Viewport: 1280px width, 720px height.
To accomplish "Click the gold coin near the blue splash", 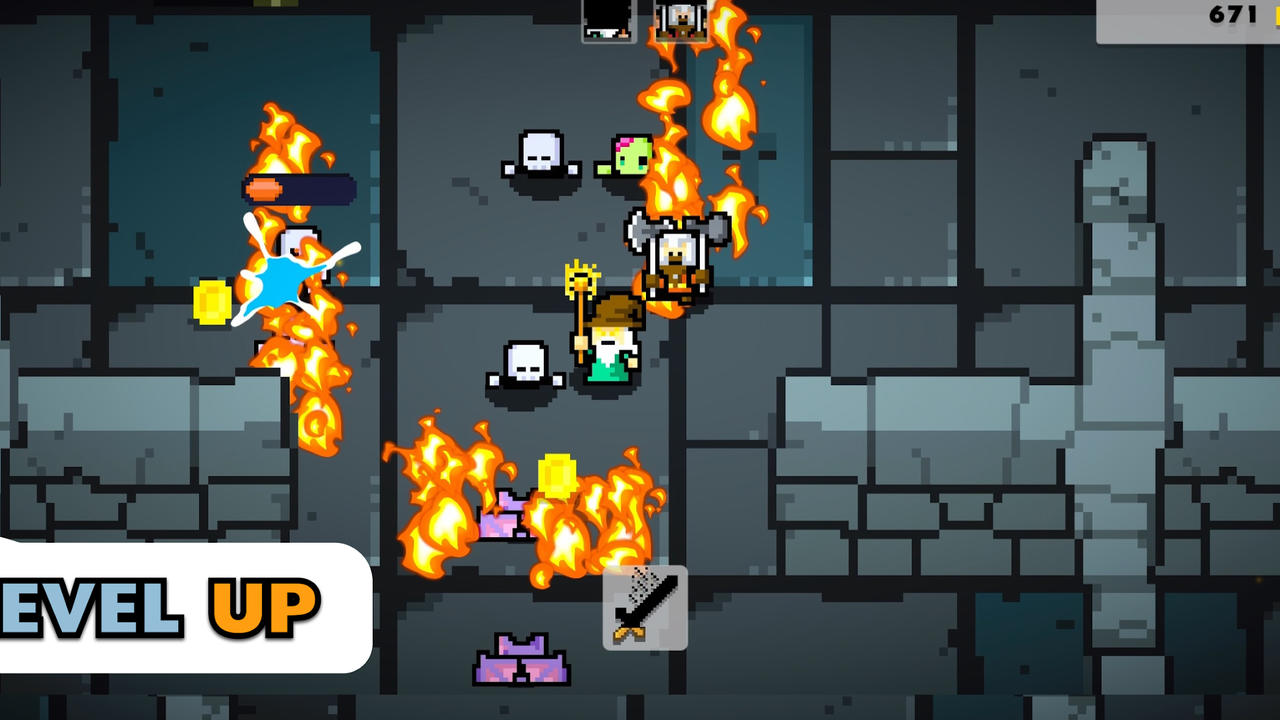I will 210,300.
